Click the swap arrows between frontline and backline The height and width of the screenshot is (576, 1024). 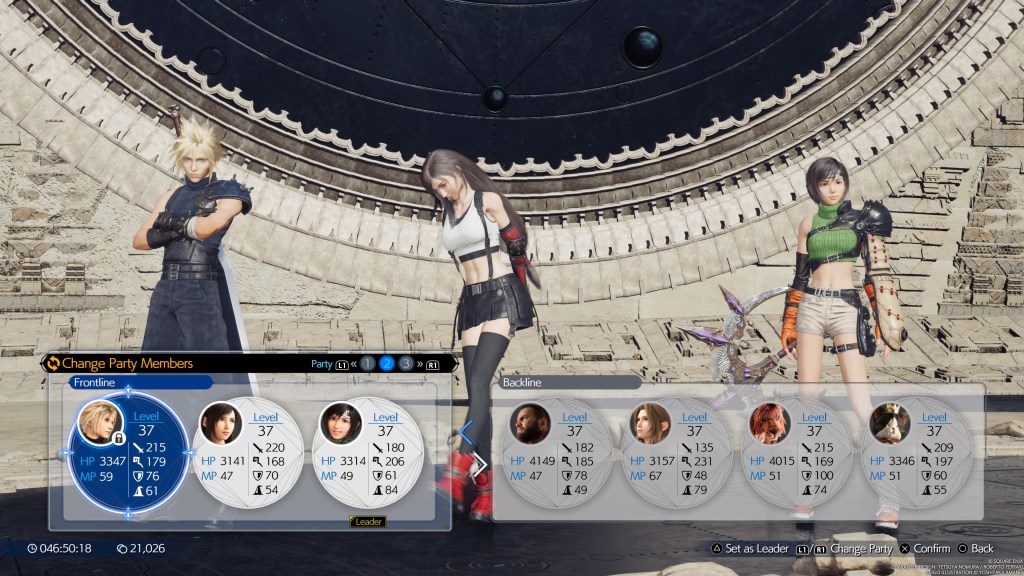[471, 448]
